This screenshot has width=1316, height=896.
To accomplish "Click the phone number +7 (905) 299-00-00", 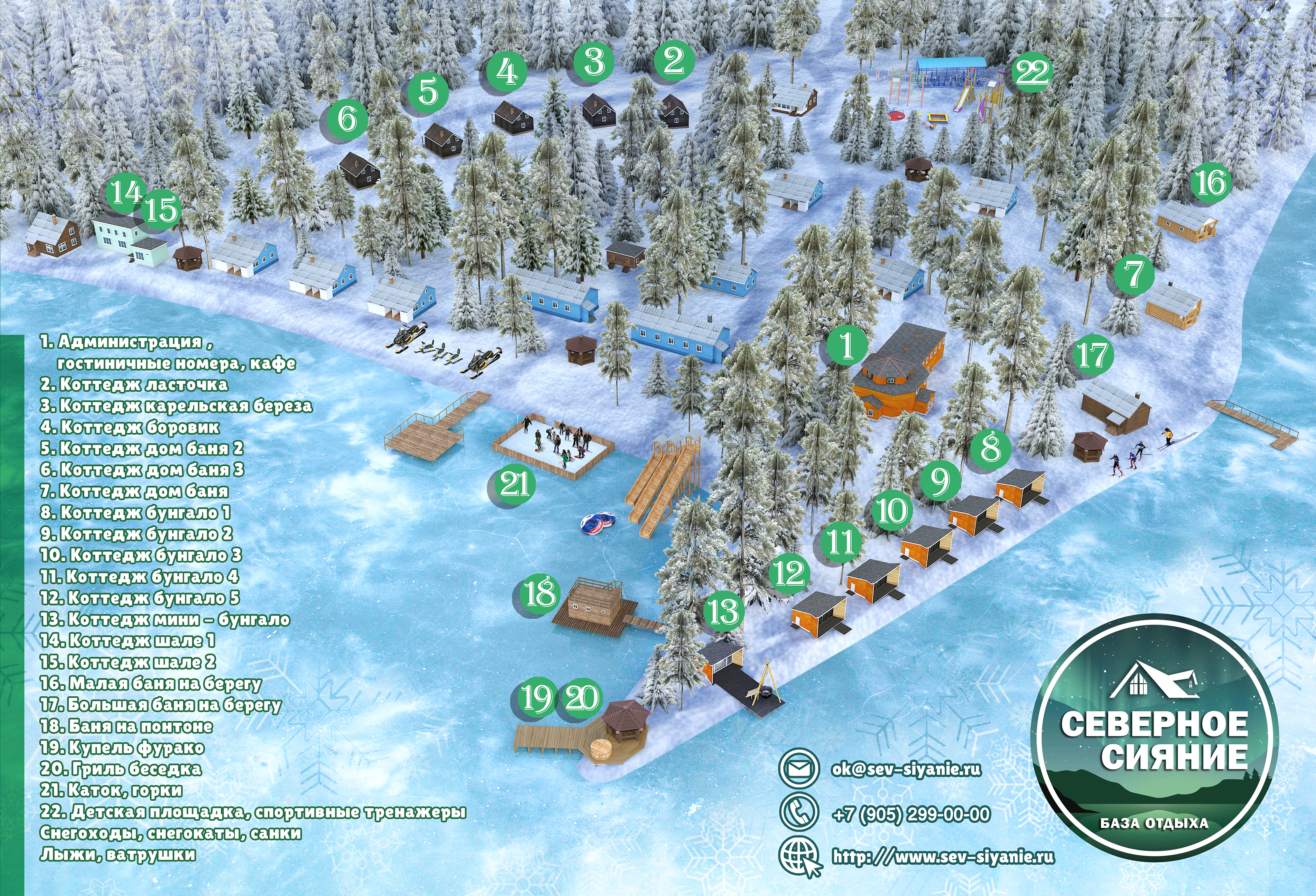I will point(911,815).
